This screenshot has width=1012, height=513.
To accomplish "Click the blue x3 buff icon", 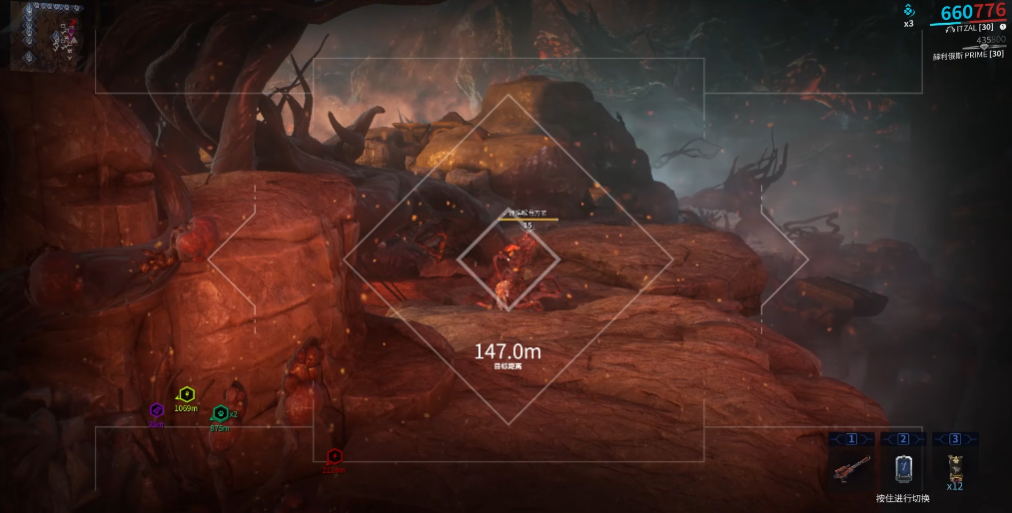I will click(909, 11).
